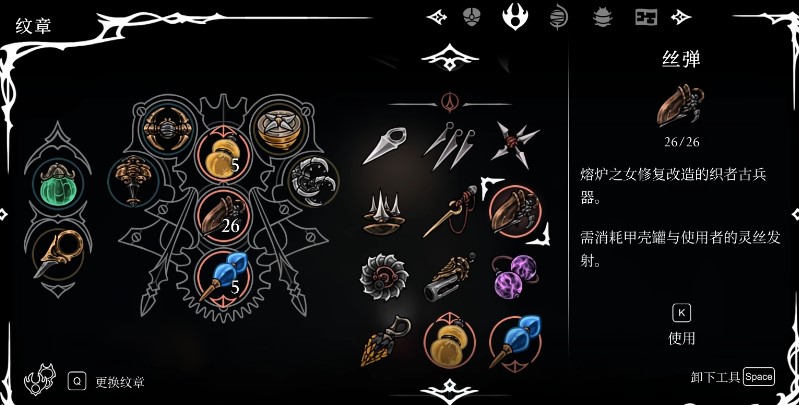The width and height of the screenshot is (799, 405).
Task: Pick the purple orbs tool
Action: pyautogui.click(x=514, y=275)
